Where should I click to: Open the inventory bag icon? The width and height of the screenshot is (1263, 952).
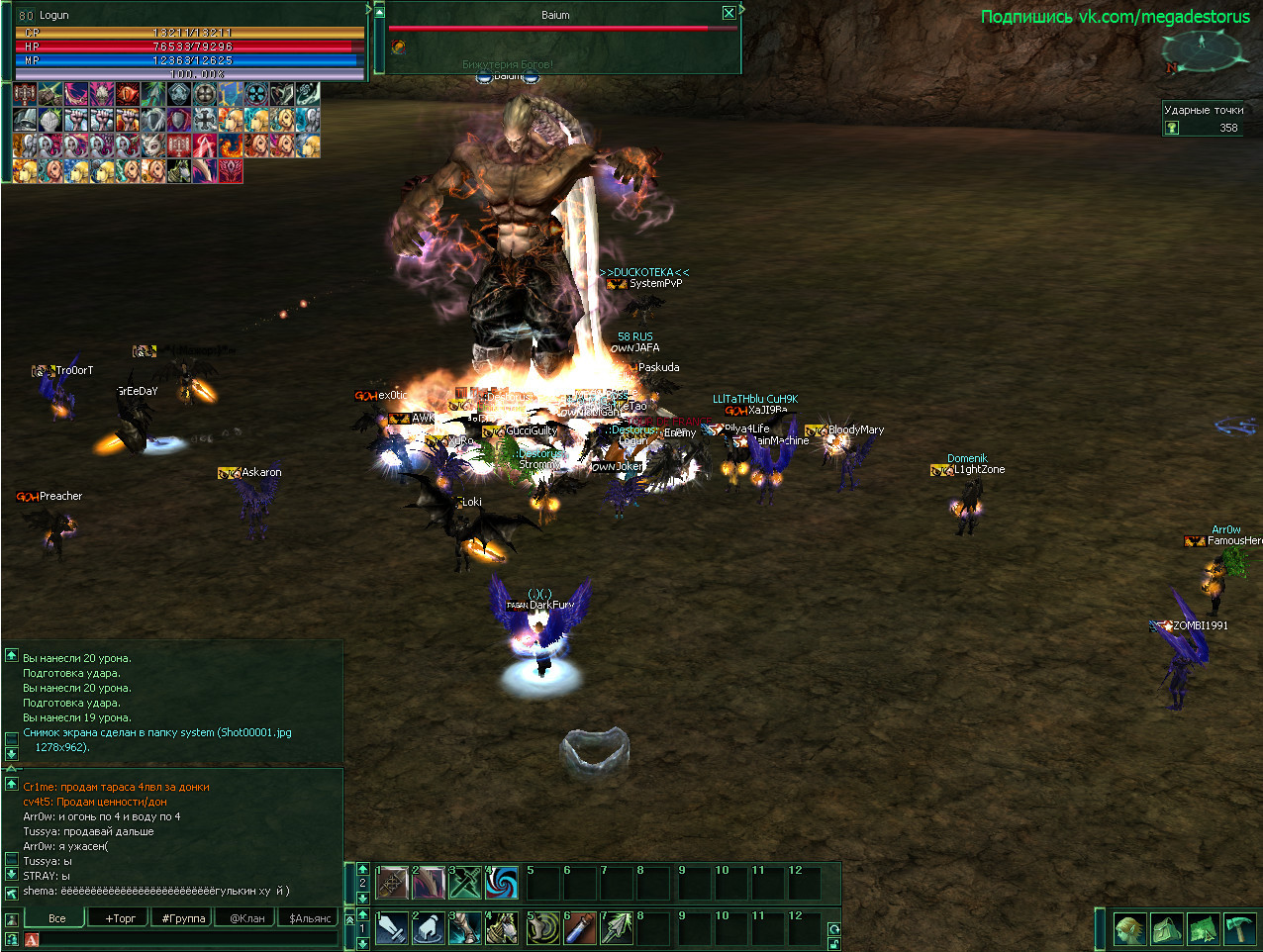point(1167,930)
